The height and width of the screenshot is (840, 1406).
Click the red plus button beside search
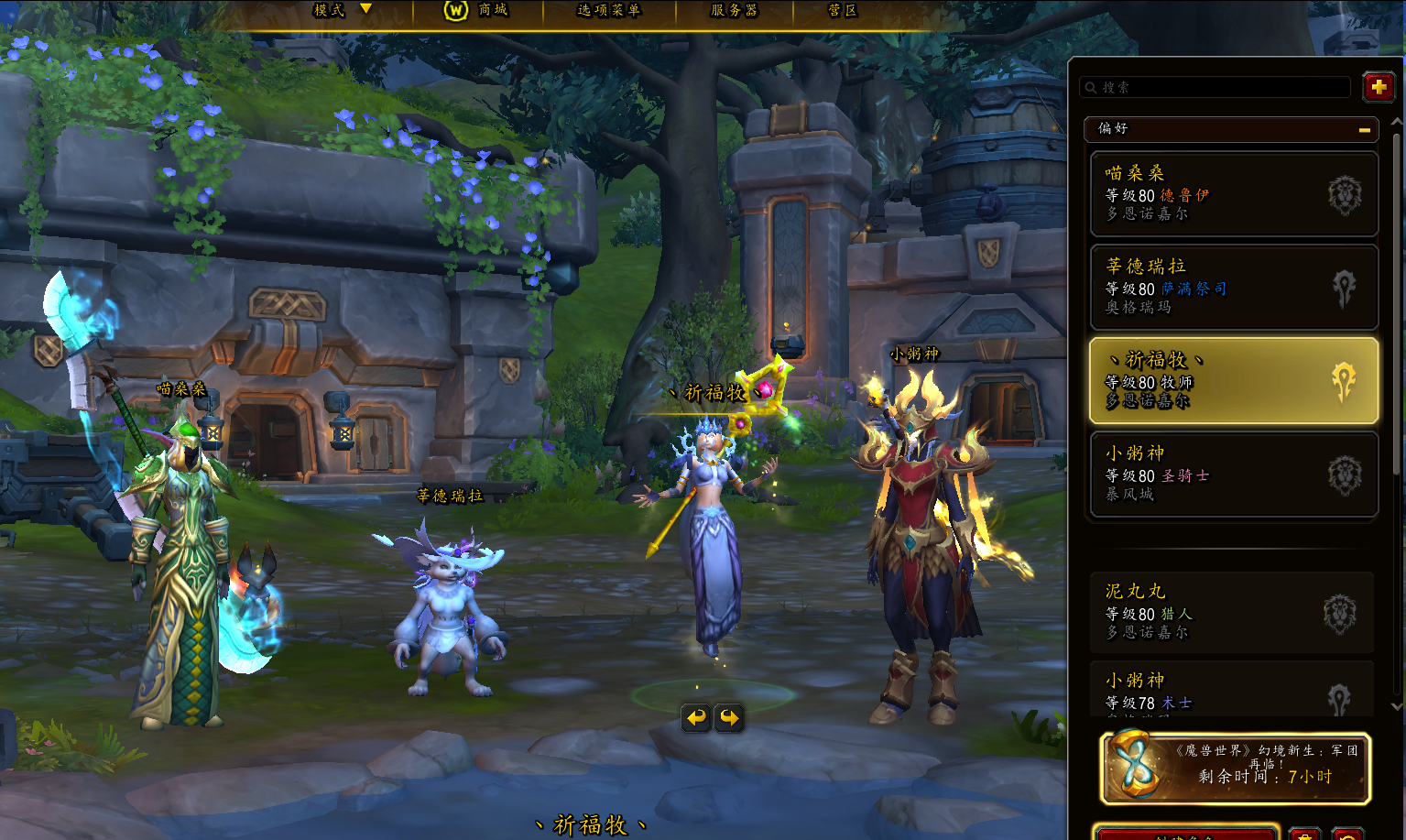click(1379, 87)
